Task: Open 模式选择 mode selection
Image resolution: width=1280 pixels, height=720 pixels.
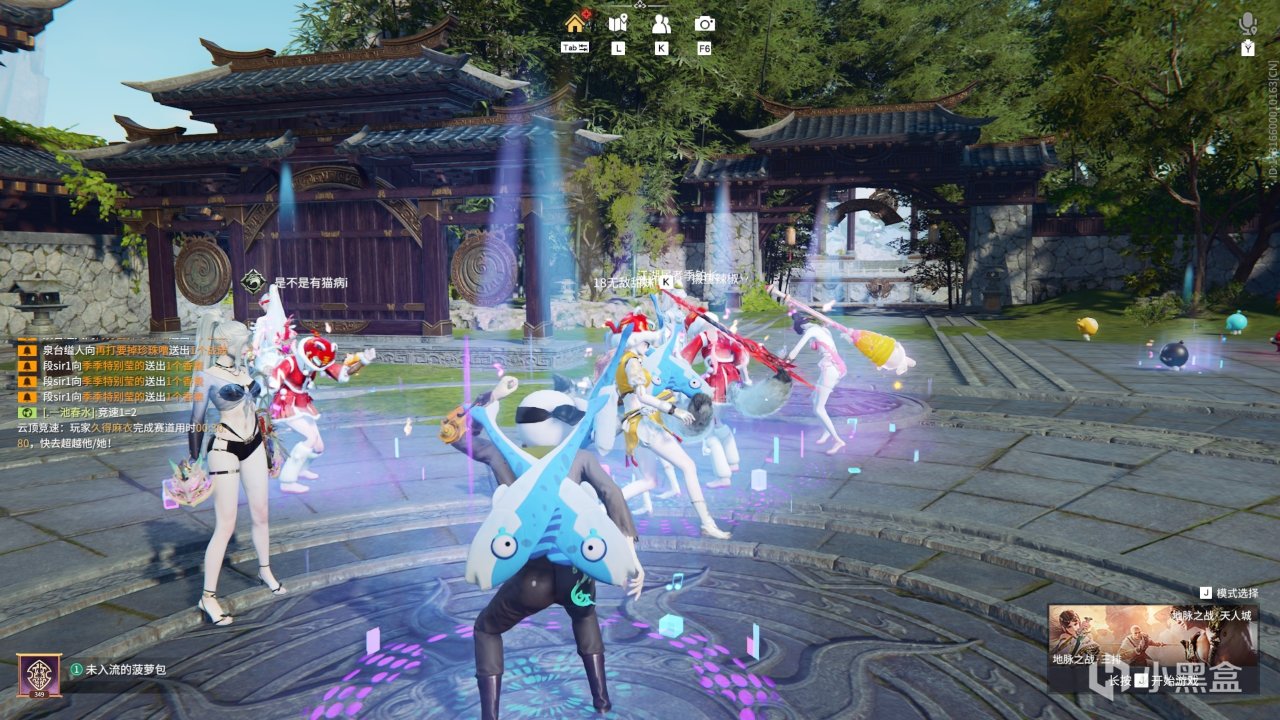Action: (x=1237, y=592)
